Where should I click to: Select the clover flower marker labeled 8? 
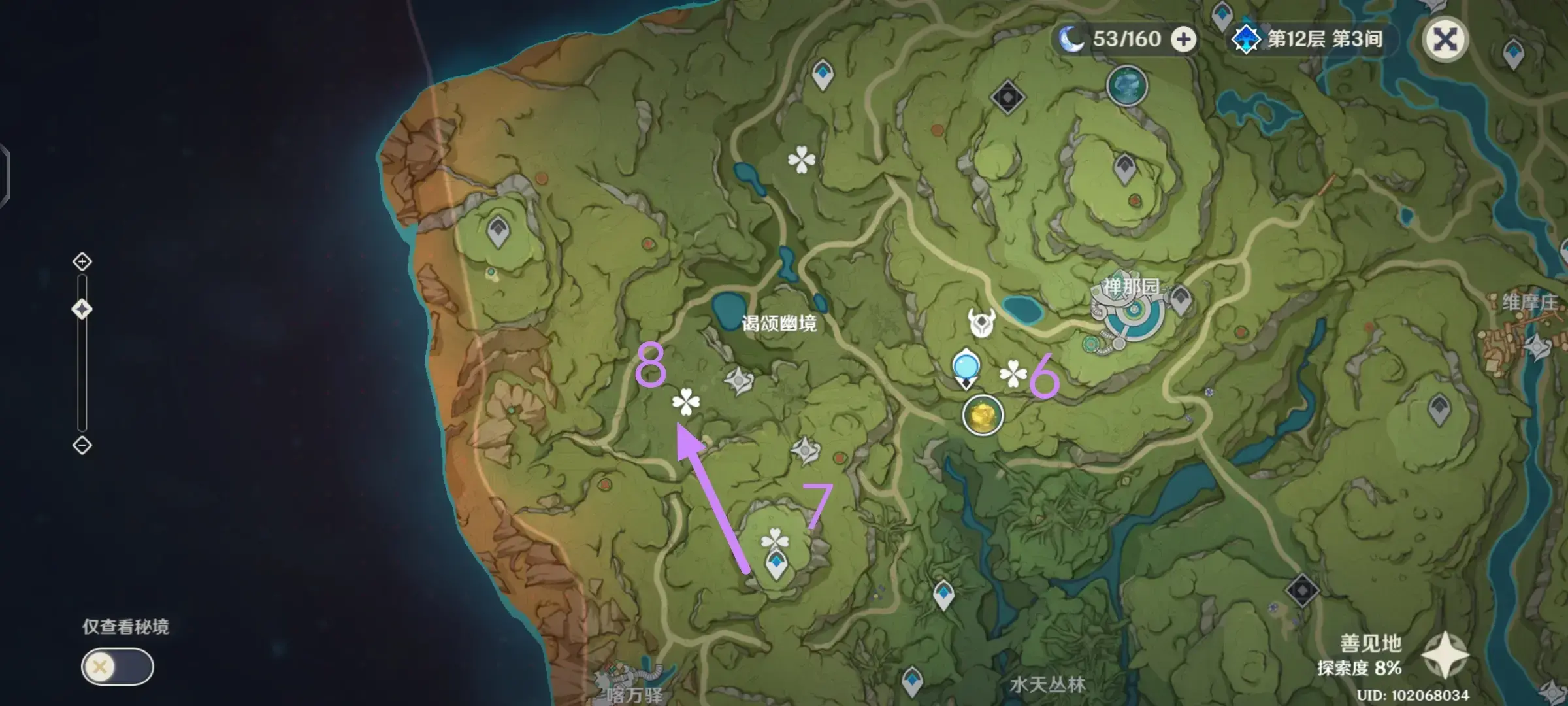pyautogui.click(x=685, y=401)
